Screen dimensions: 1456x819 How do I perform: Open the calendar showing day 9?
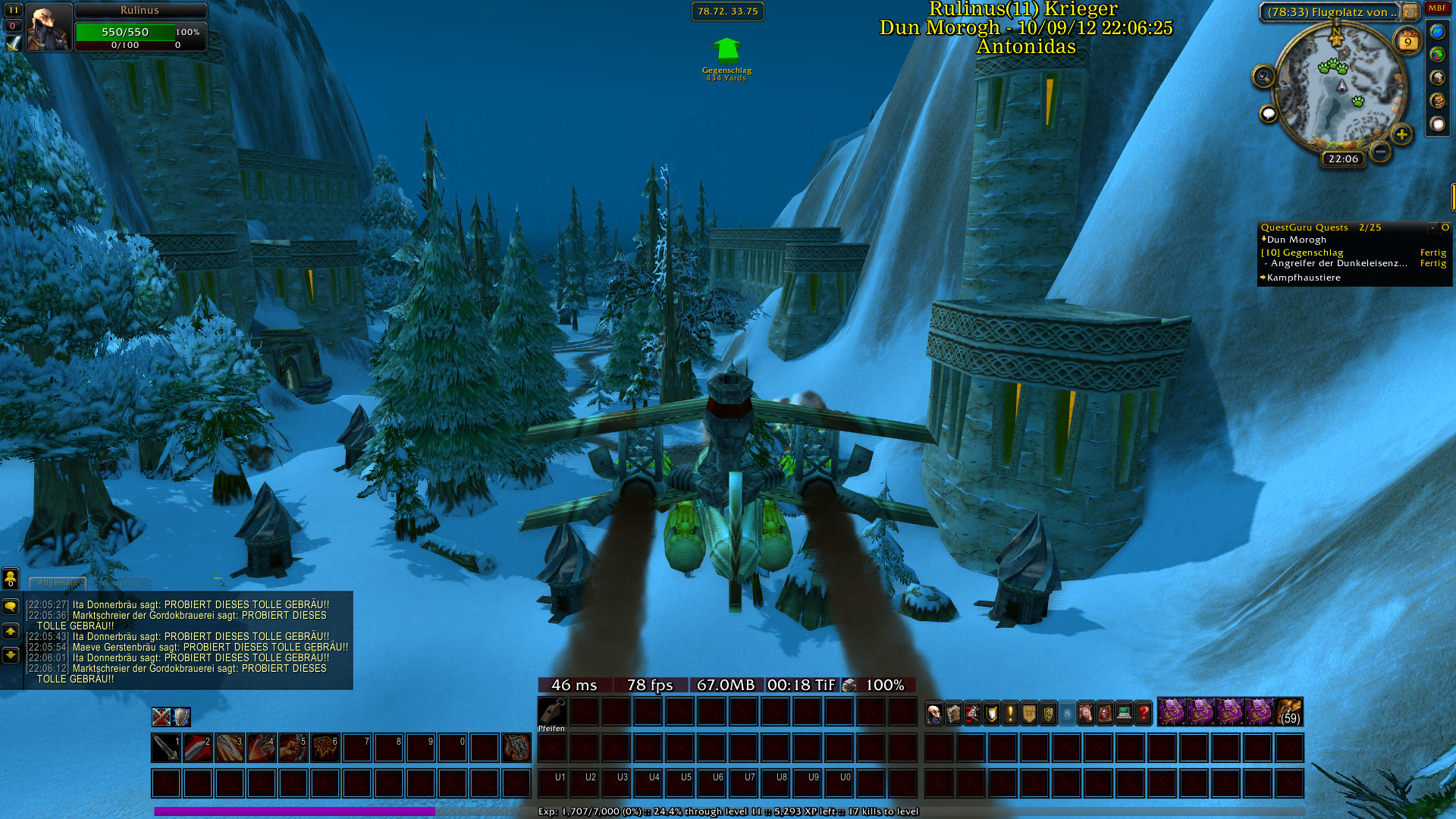point(1407,42)
